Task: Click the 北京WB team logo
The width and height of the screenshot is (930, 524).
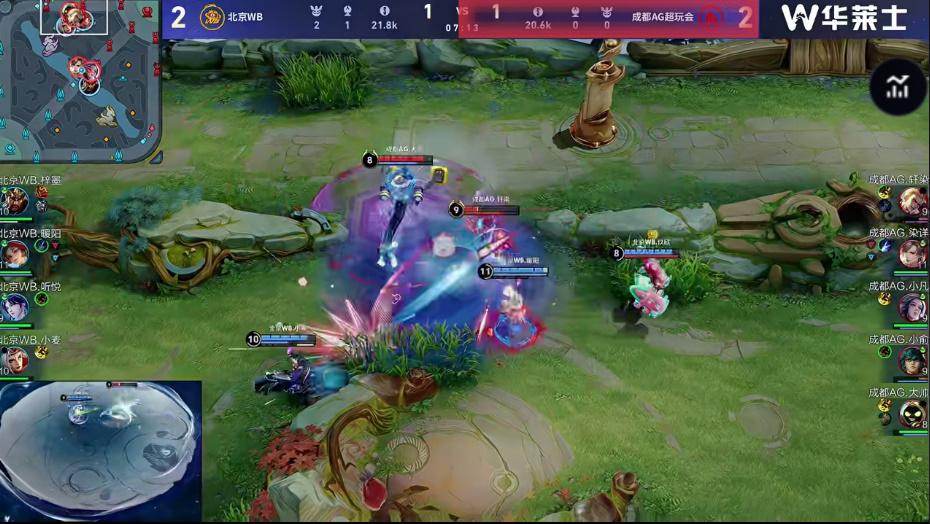Action: click(x=211, y=17)
